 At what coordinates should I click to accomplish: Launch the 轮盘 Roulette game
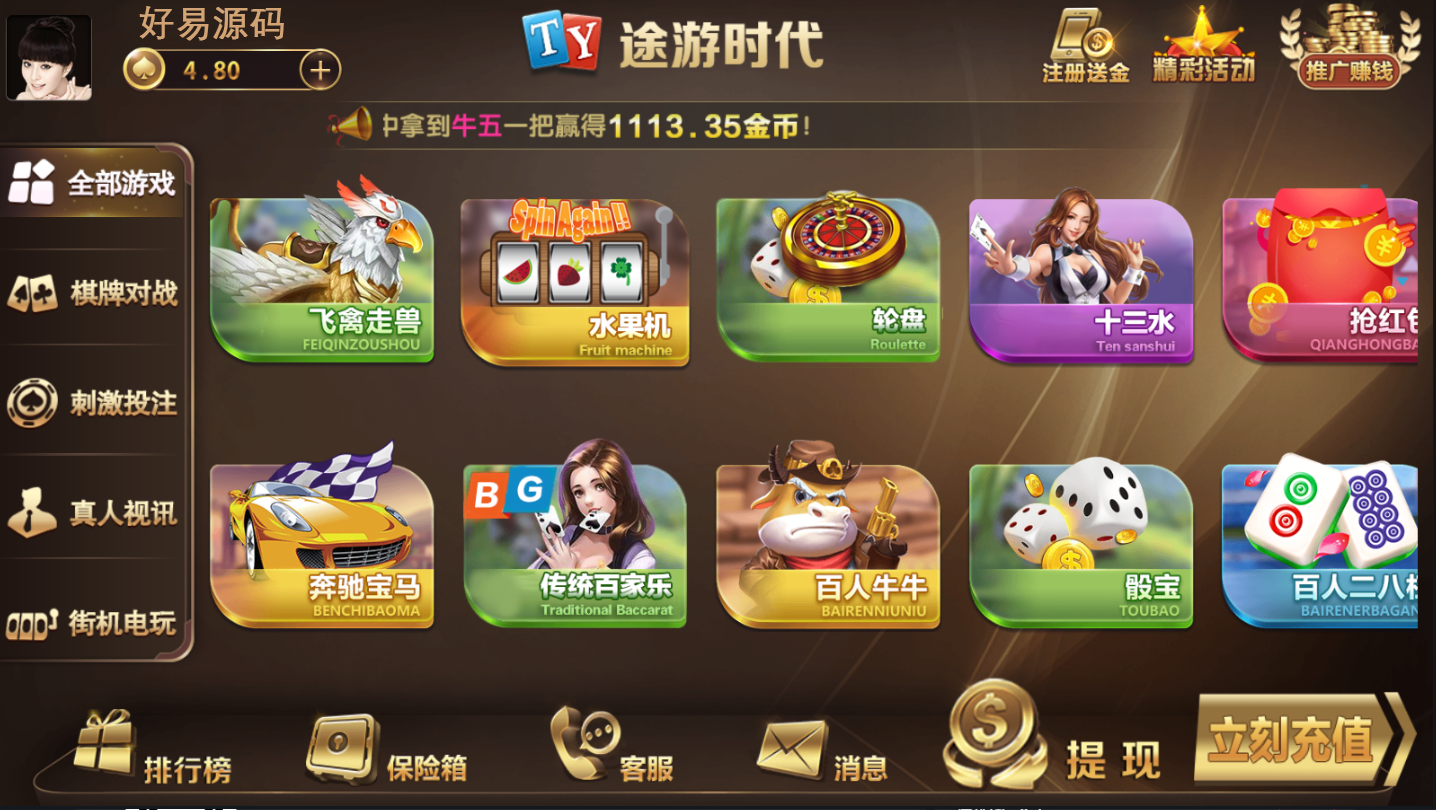[829, 281]
